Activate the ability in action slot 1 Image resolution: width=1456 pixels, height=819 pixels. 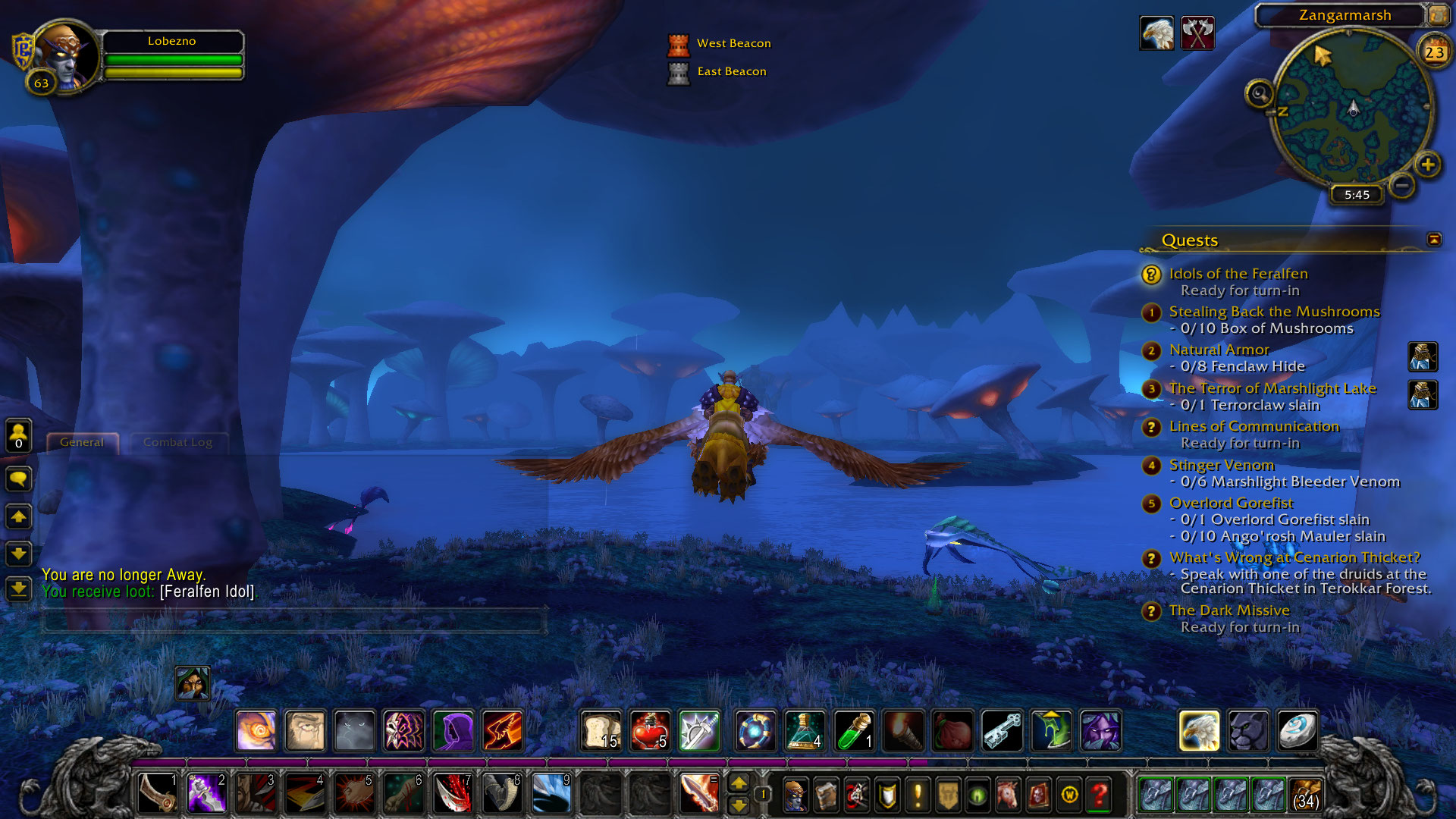pyautogui.click(x=157, y=793)
